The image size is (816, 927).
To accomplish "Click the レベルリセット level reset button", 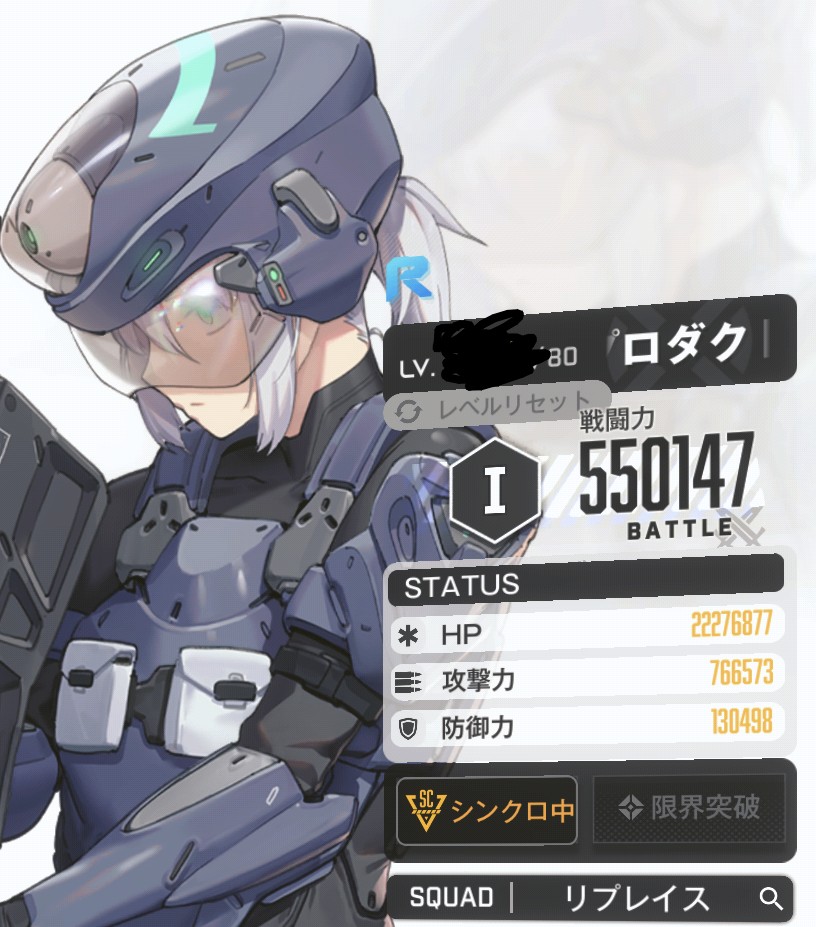I will point(495,407).
